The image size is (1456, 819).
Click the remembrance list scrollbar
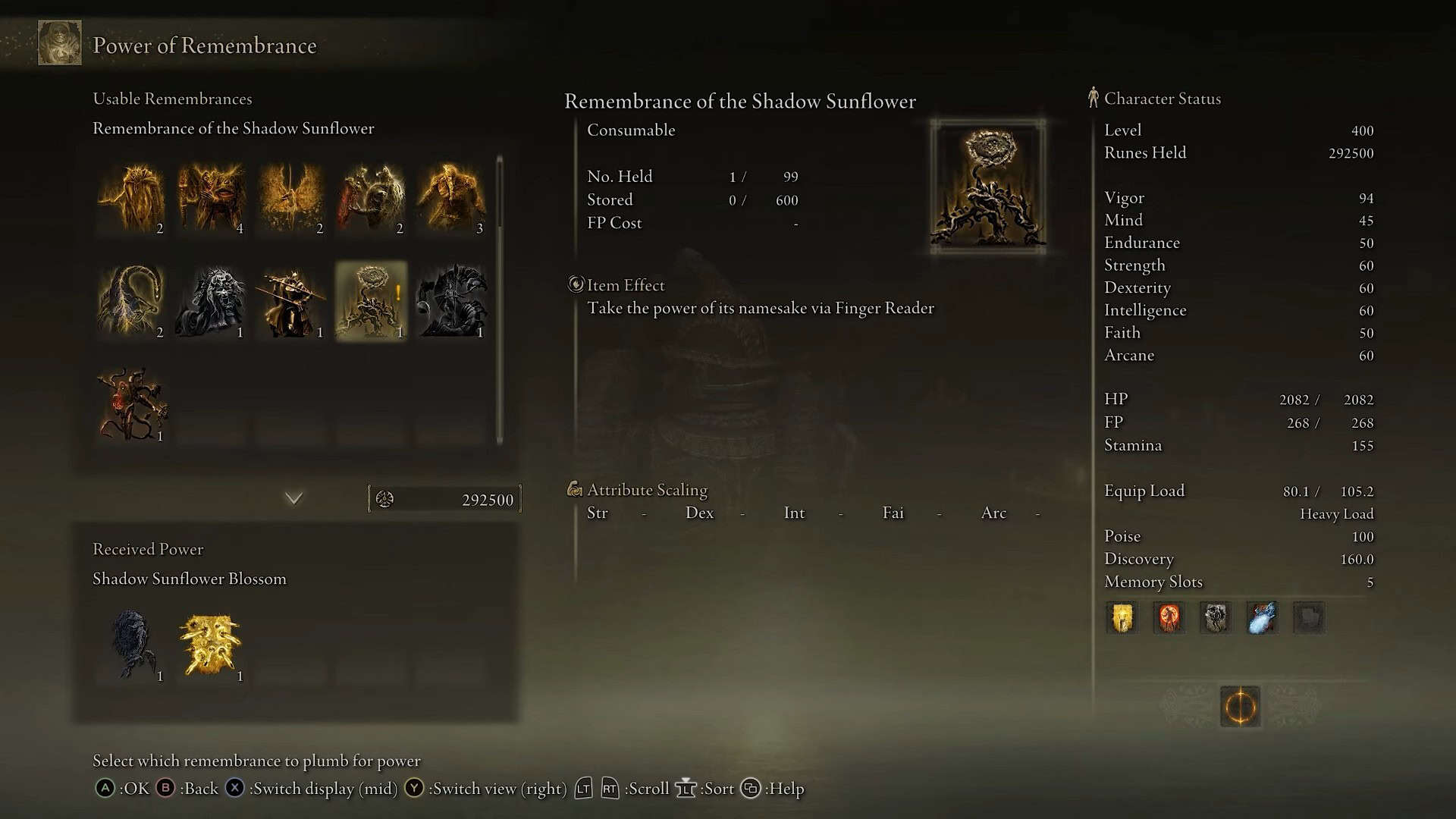(500, 300)
